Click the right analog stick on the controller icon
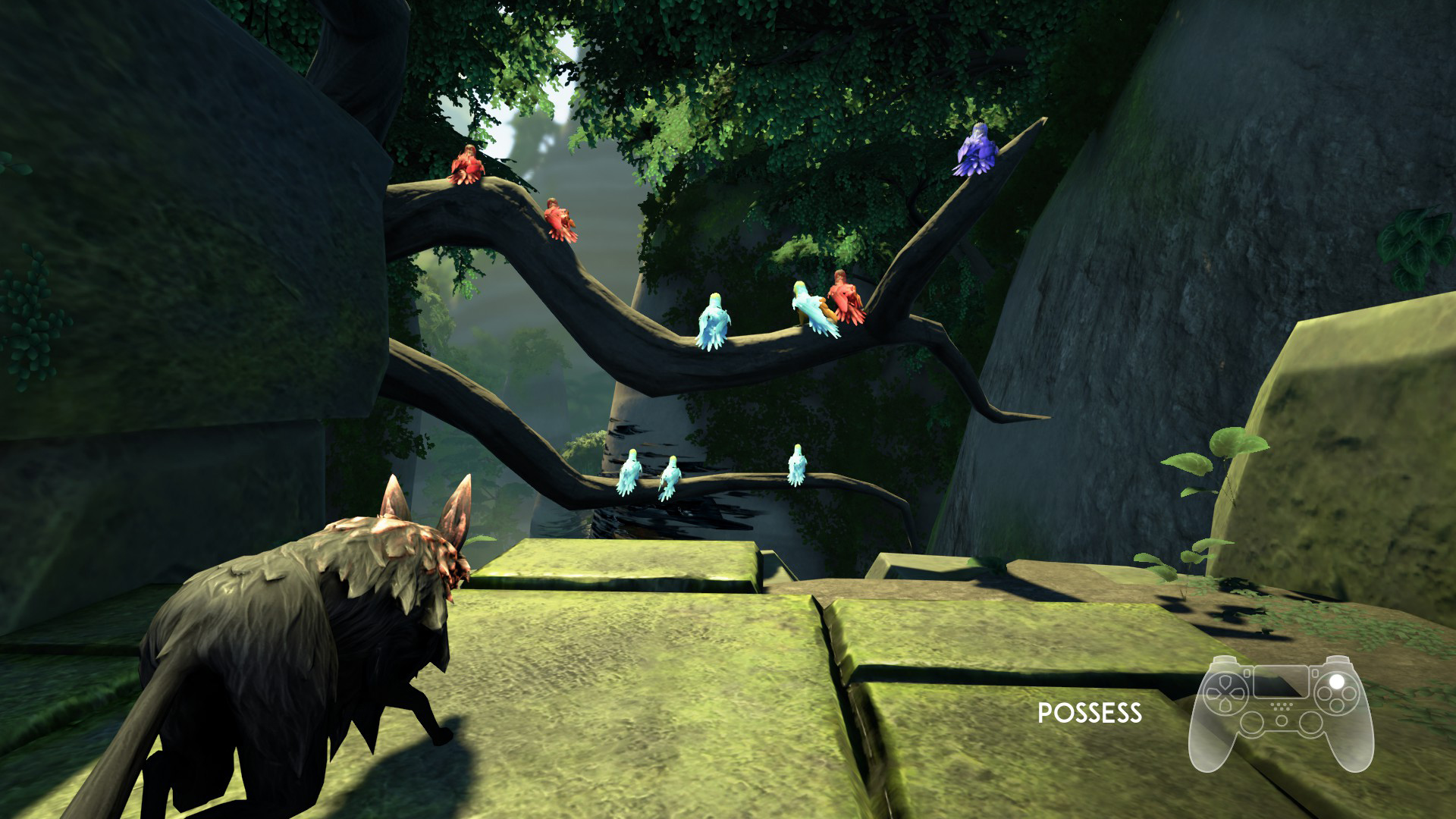 point(1312,725)
